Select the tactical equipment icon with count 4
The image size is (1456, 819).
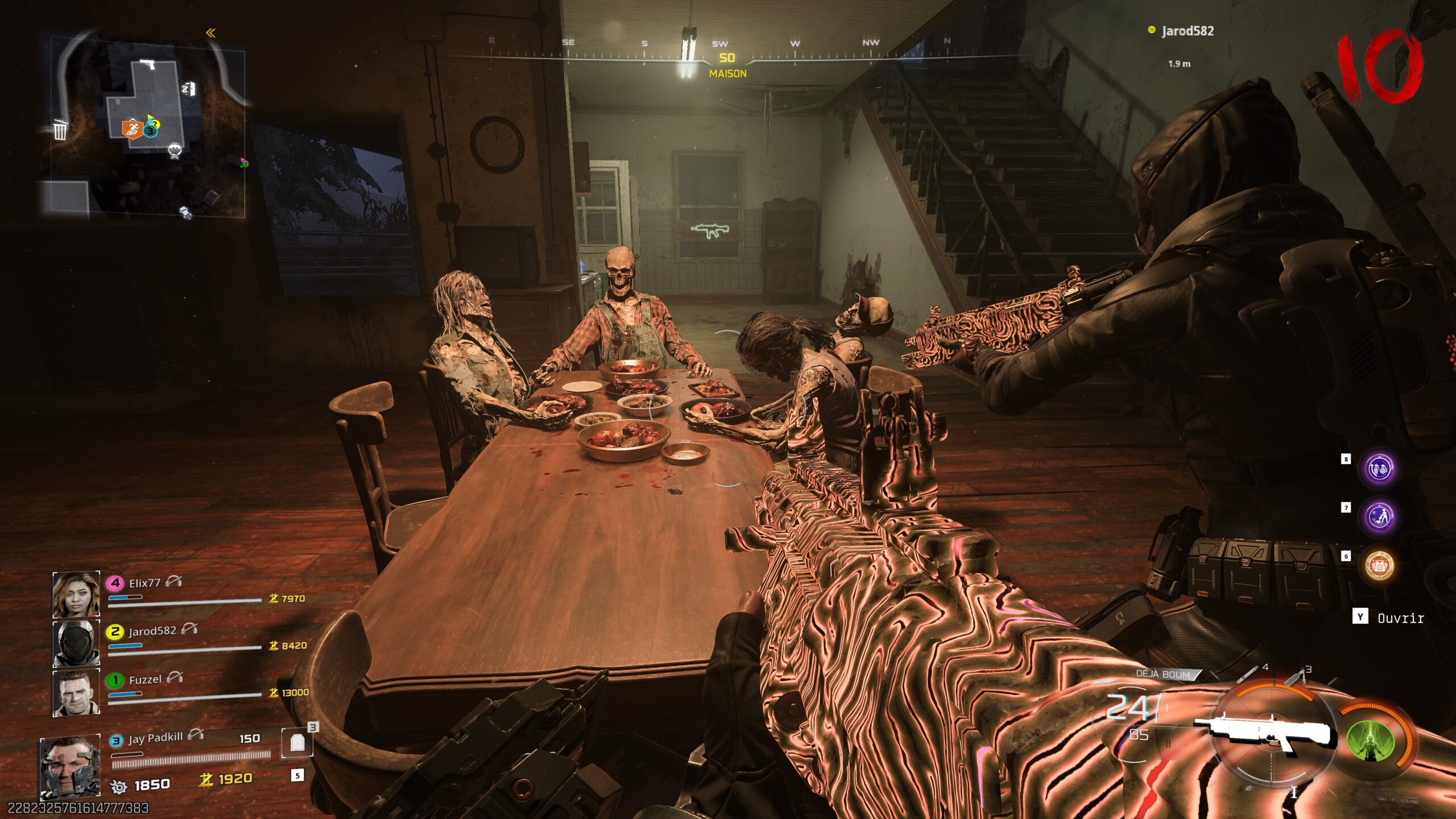pyautogui.click(x=1248, y=675)
